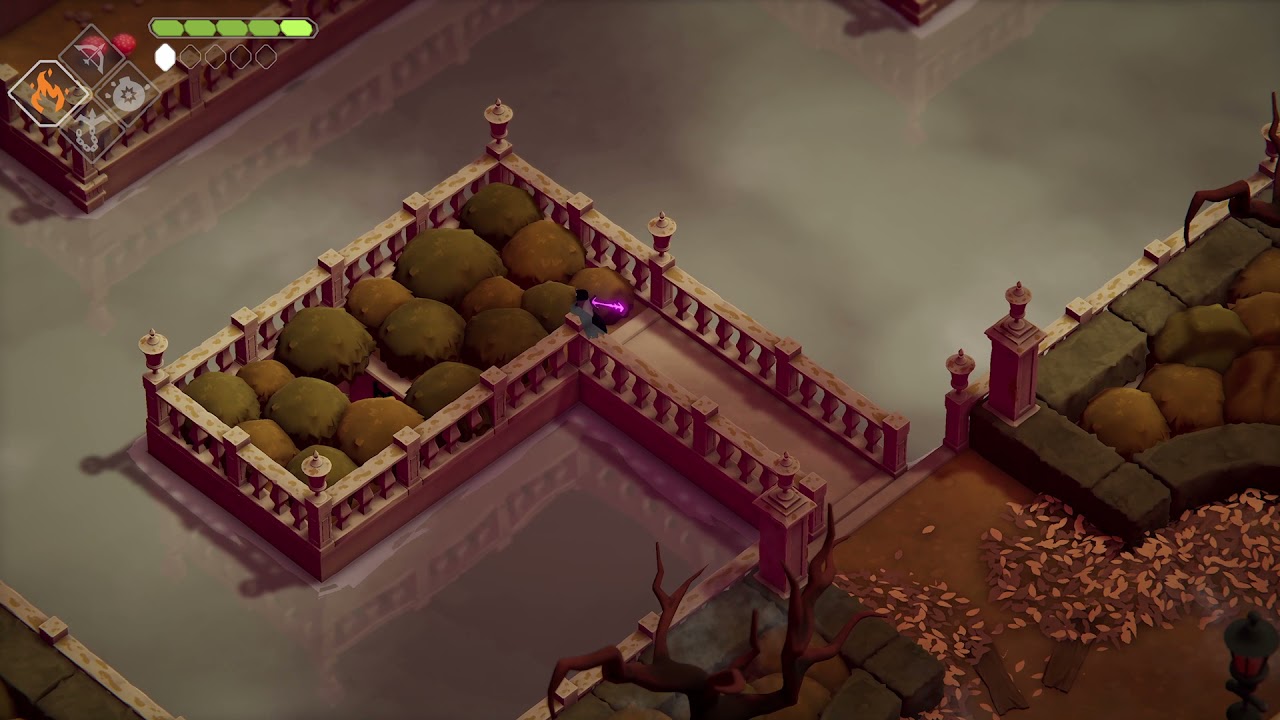Click the leftmost green health segment
This screenshot has width=1280, height=720.
(x=167, y=27)
